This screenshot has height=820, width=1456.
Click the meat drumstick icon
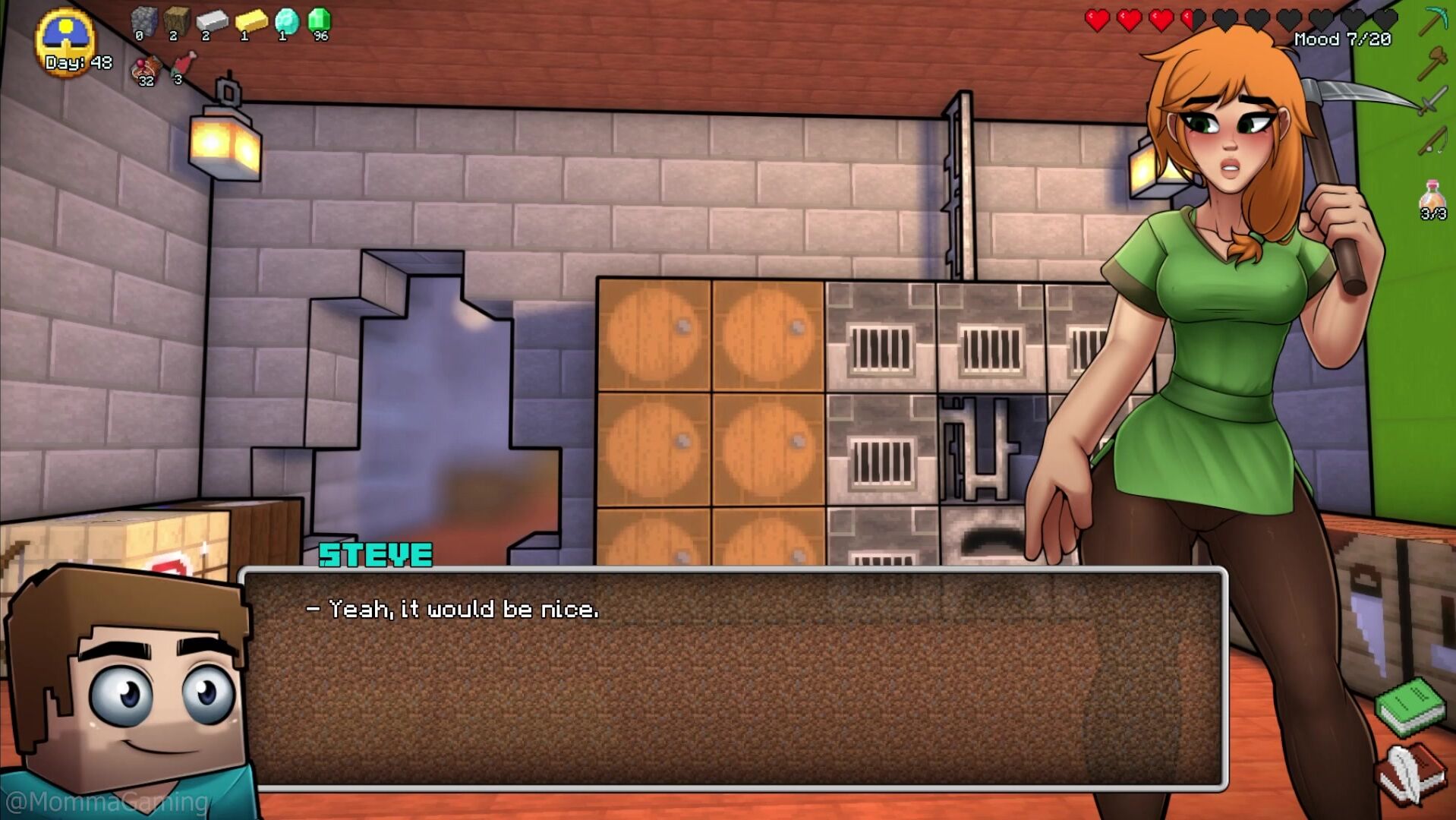[183, 65]
